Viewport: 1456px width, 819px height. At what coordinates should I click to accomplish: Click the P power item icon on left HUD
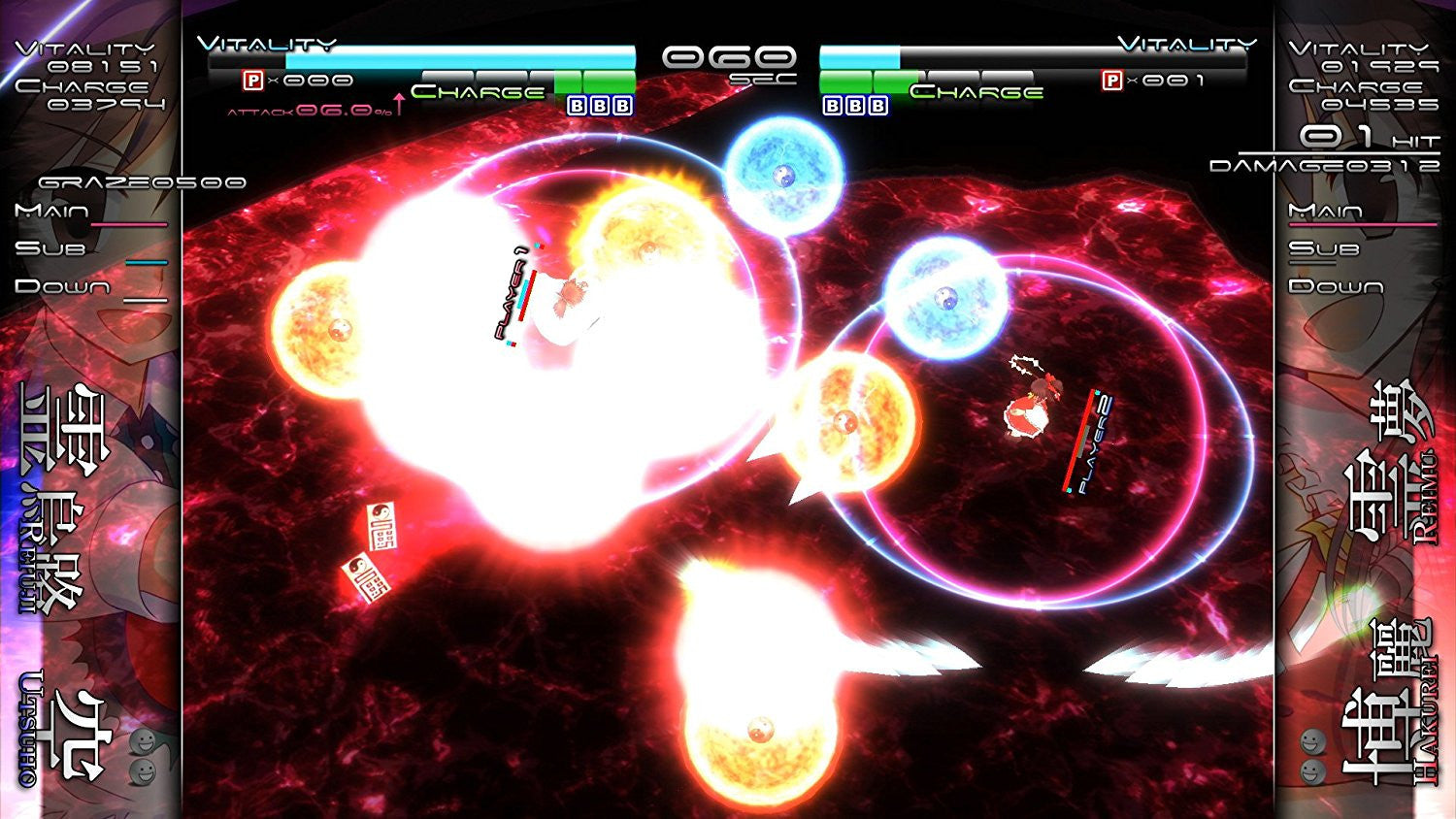[250, 82]
